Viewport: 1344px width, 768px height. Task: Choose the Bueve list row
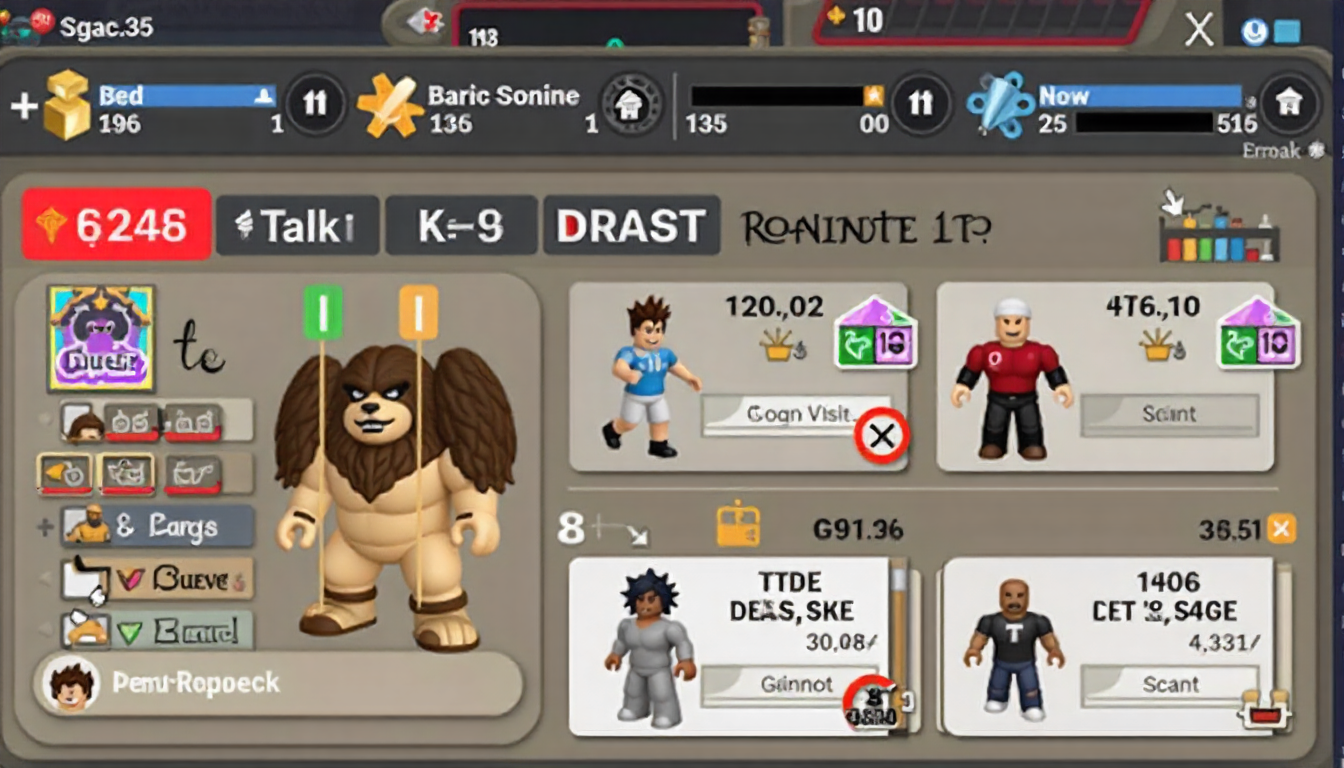click(158, 578)
